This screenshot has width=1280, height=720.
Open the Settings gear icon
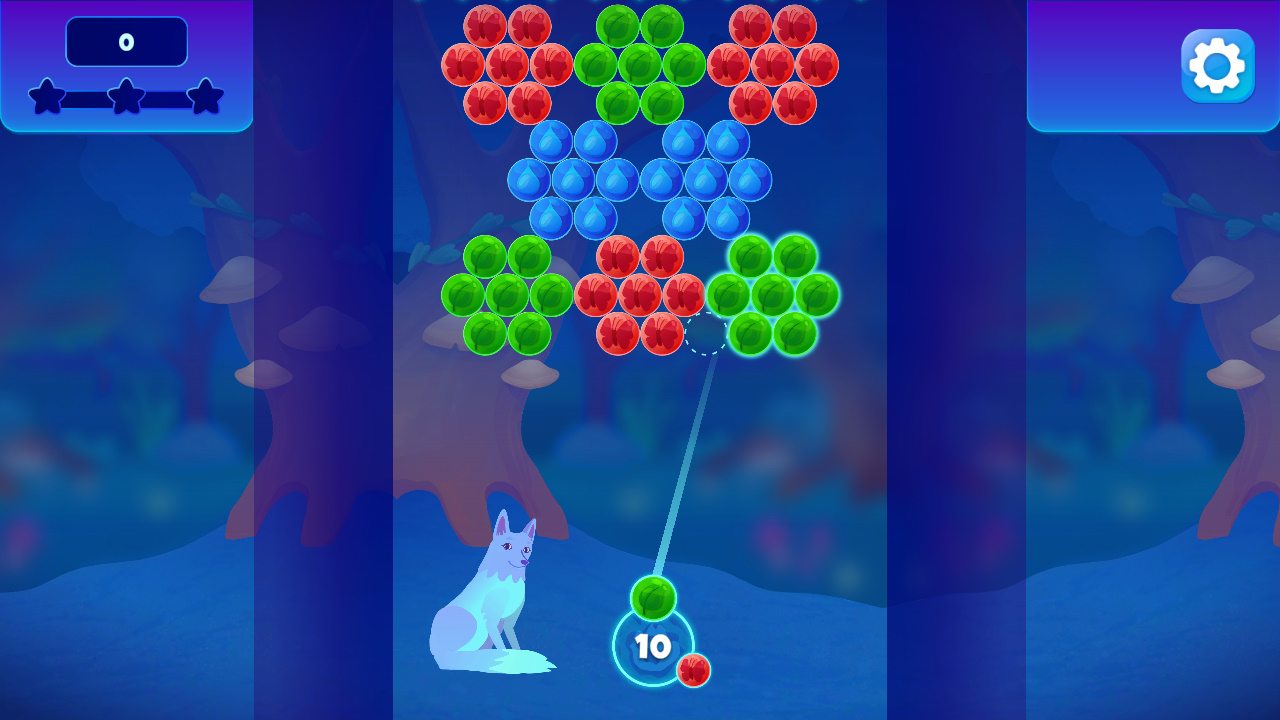point(1216,65)
